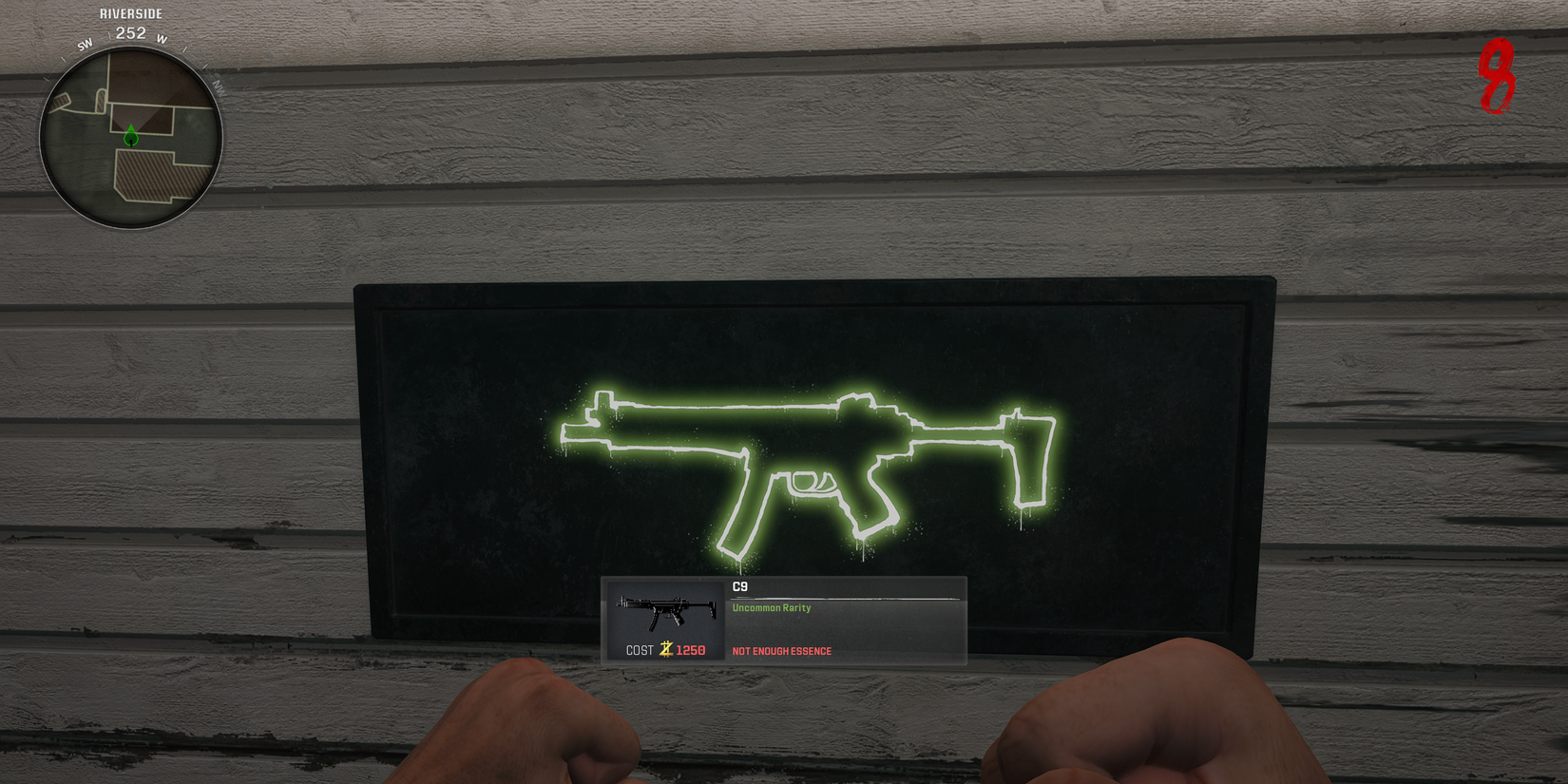This screenshot has width=1568, height=784.
Task: Click the gun trigger area in the neon outline
Action: pyautogui.click(x=808, y=480)
